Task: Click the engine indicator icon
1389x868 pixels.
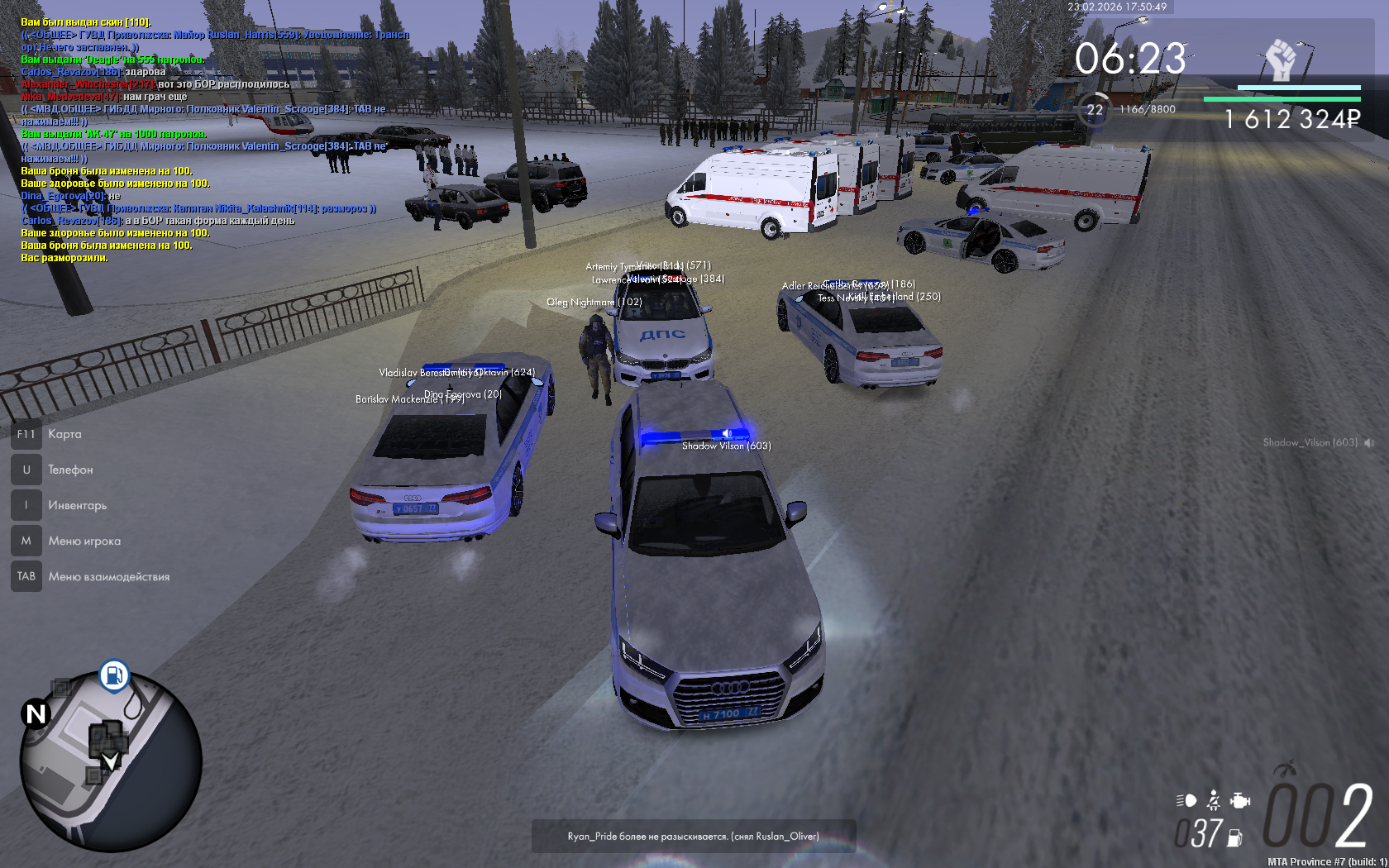Action: coord(1239,800)
